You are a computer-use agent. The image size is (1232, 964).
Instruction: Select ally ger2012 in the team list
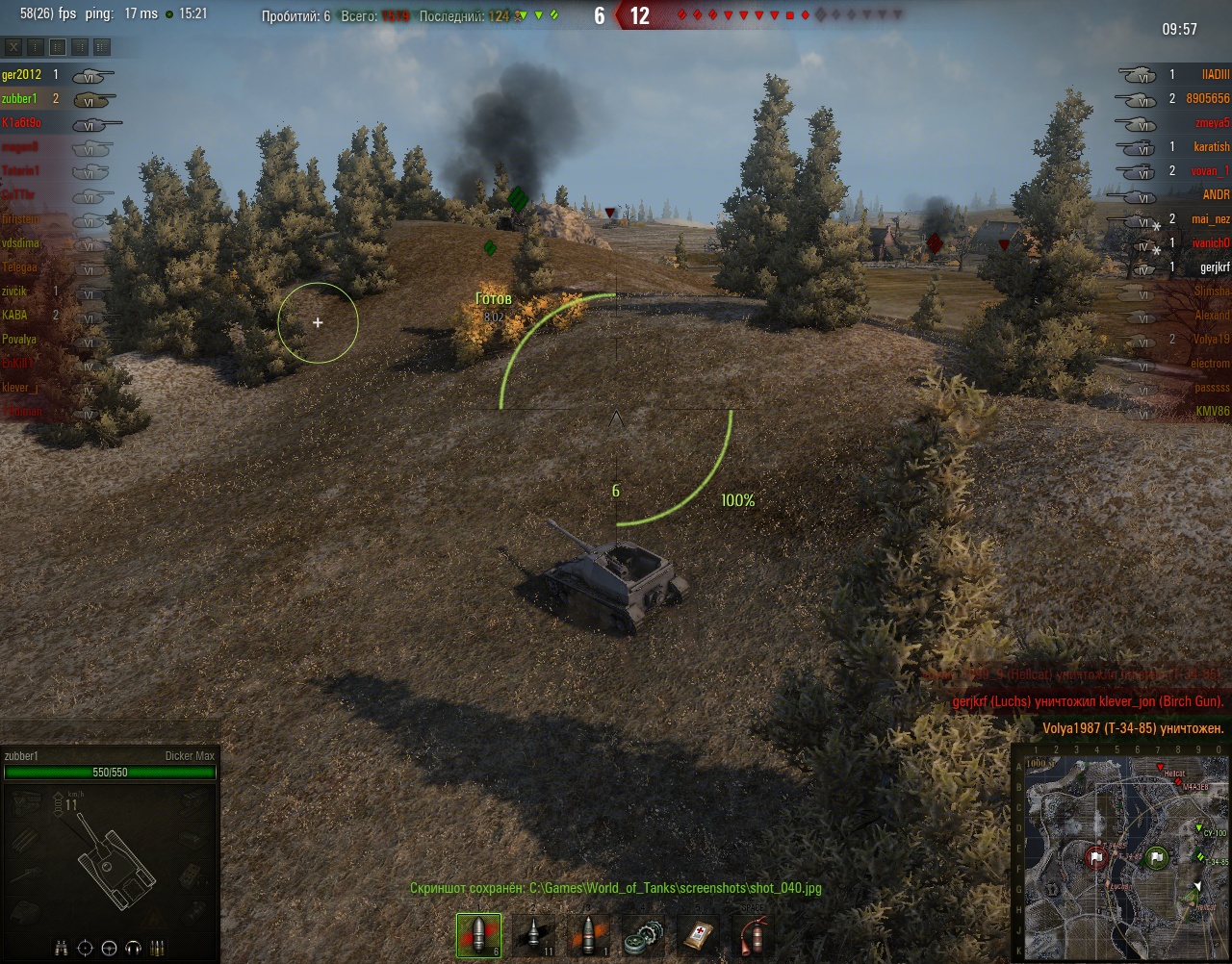21,75
